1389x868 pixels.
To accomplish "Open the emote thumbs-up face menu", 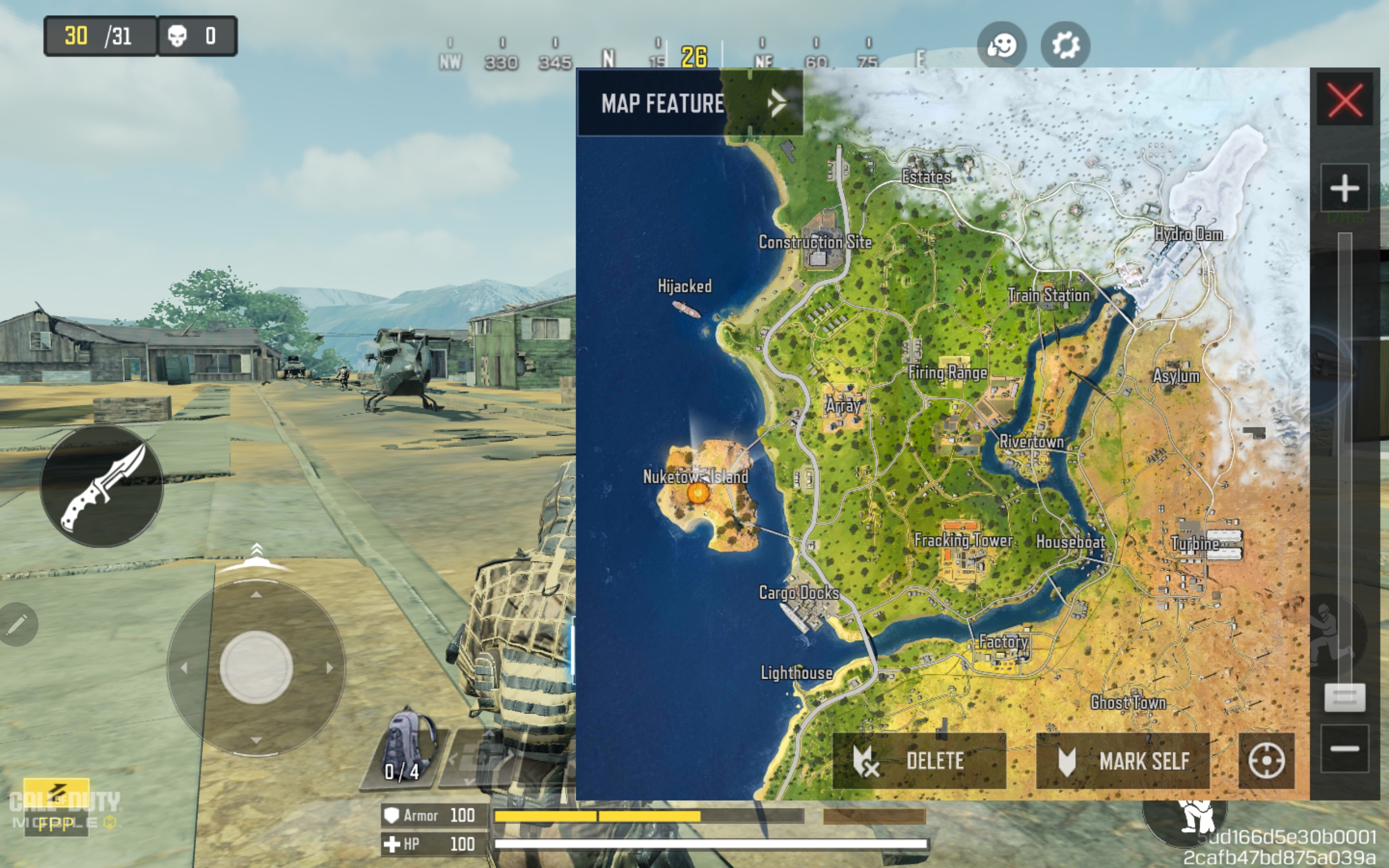I will [x=1002, y=46].
